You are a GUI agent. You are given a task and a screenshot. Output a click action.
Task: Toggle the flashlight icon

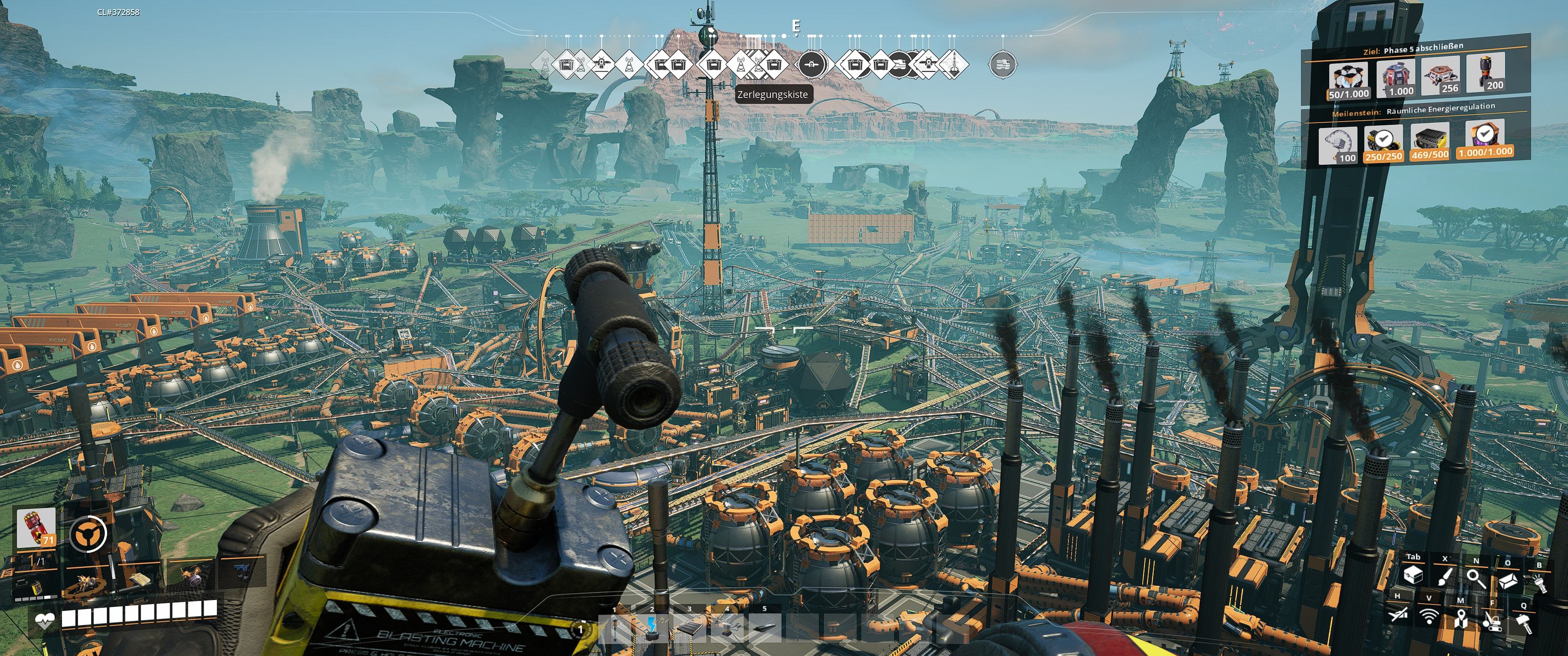coord(1540,584)
